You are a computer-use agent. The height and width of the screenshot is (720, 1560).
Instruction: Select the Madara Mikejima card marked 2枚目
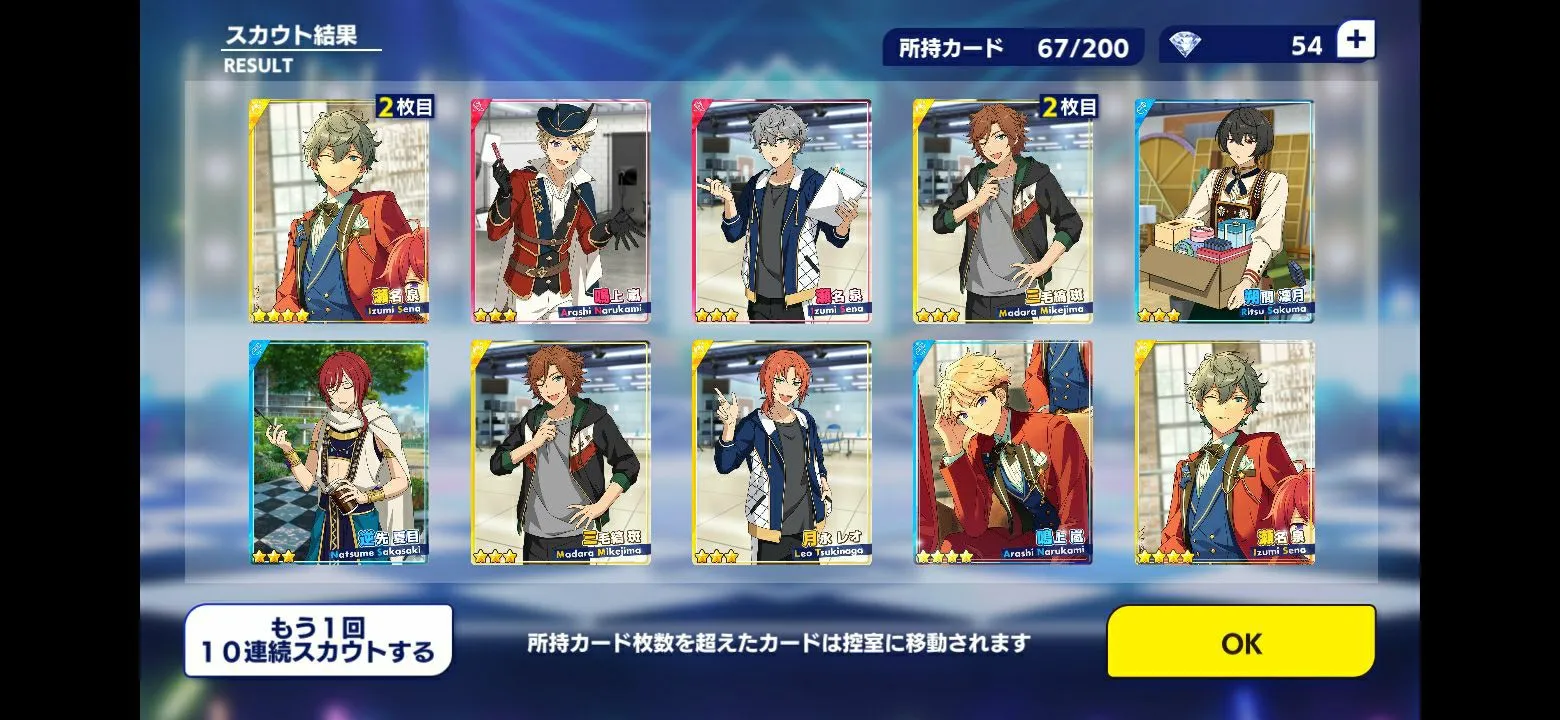(1003, 211)
